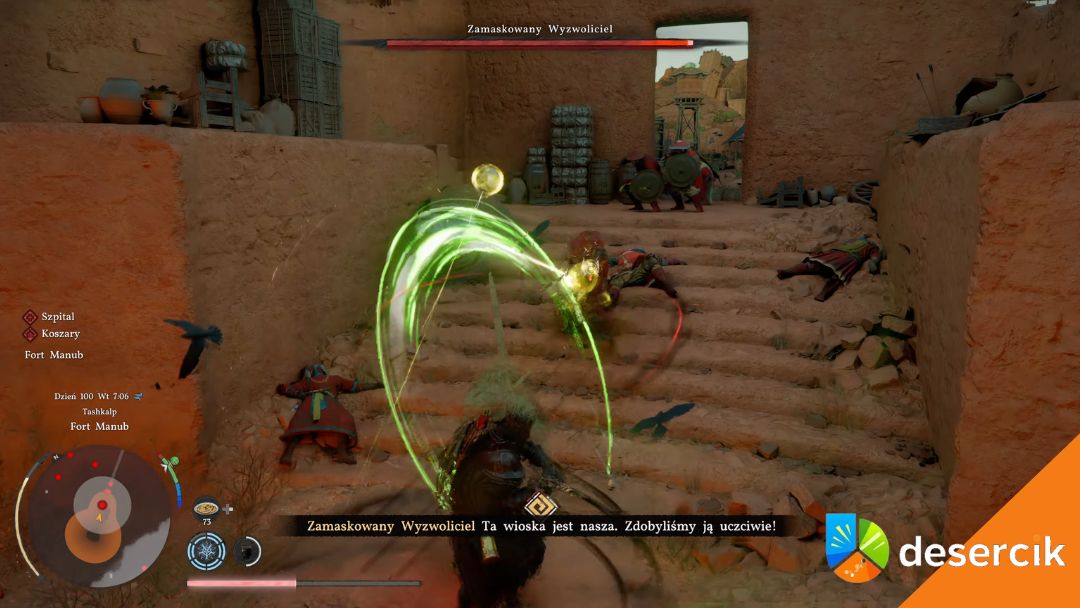
Task: Click the target lock-on diamond marker
Action: coord(538,504)
